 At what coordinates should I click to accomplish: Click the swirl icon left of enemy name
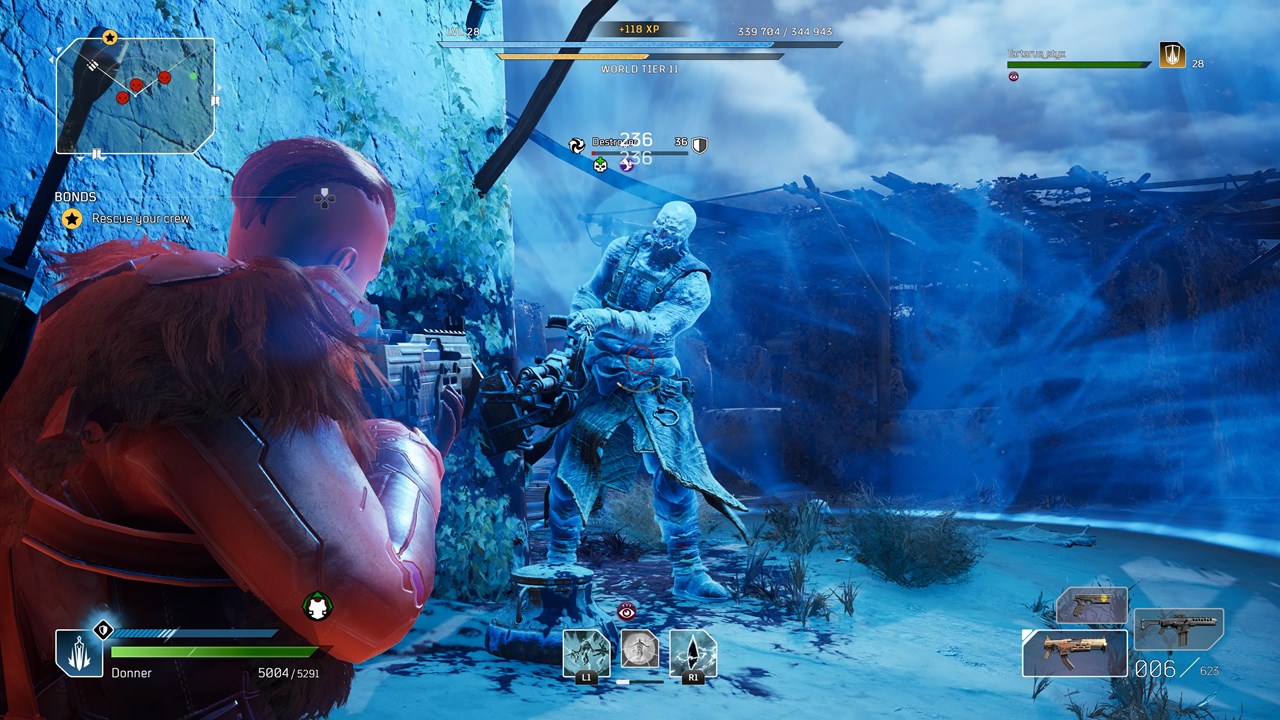pos(577,145)
